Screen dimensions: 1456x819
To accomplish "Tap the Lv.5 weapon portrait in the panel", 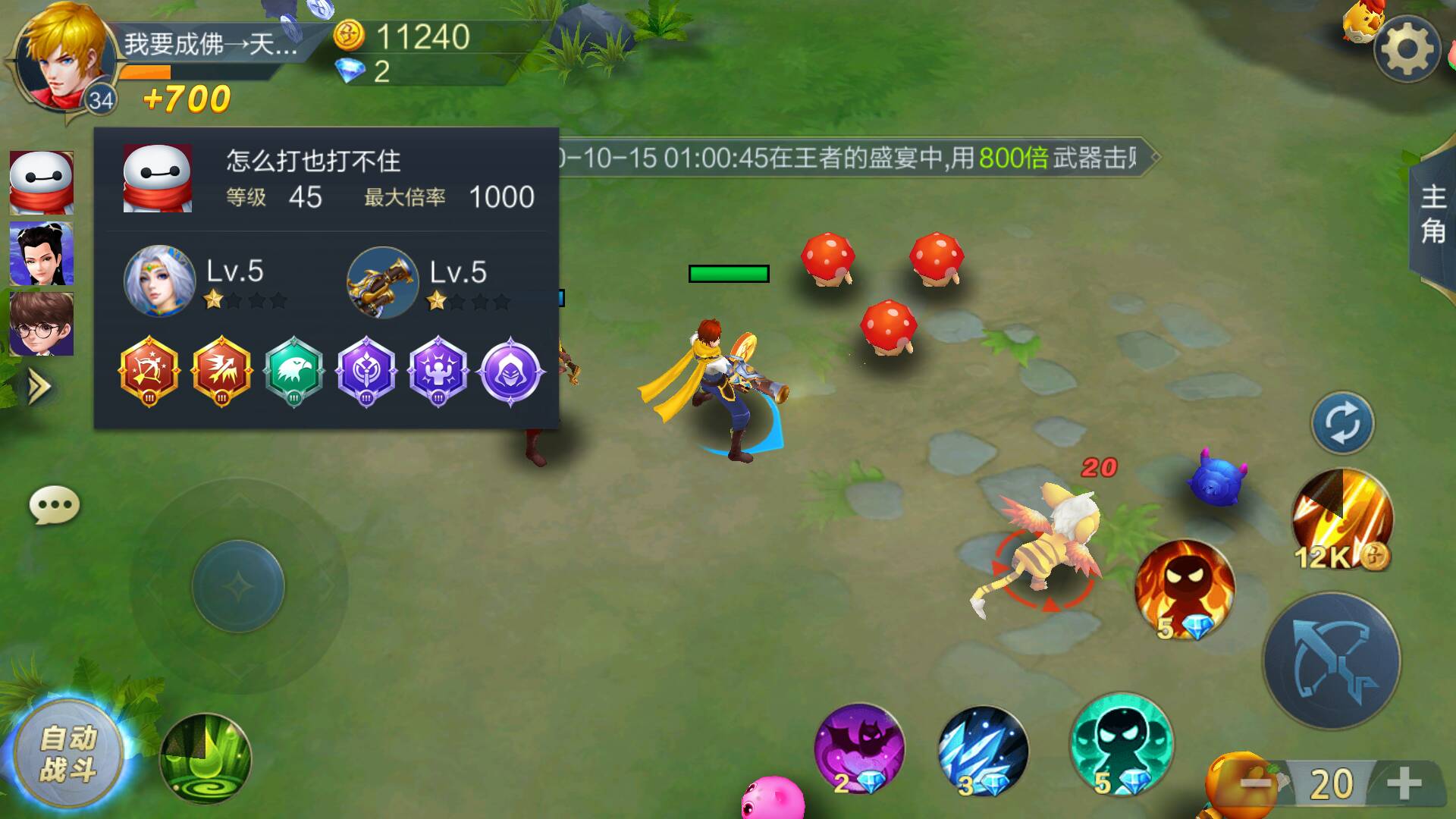I will coord(383,281).
